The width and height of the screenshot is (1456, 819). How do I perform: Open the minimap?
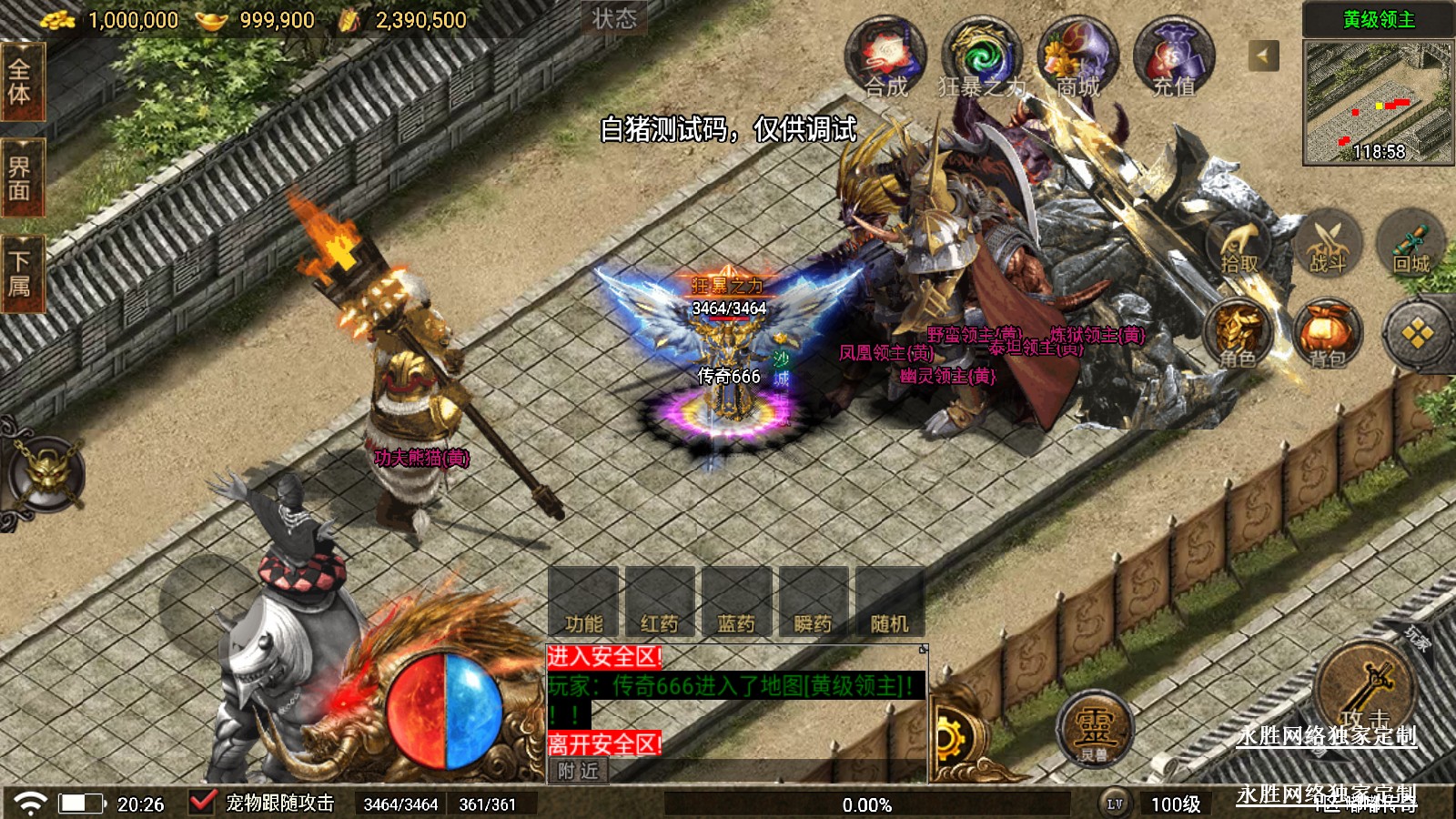(1378, 102)
